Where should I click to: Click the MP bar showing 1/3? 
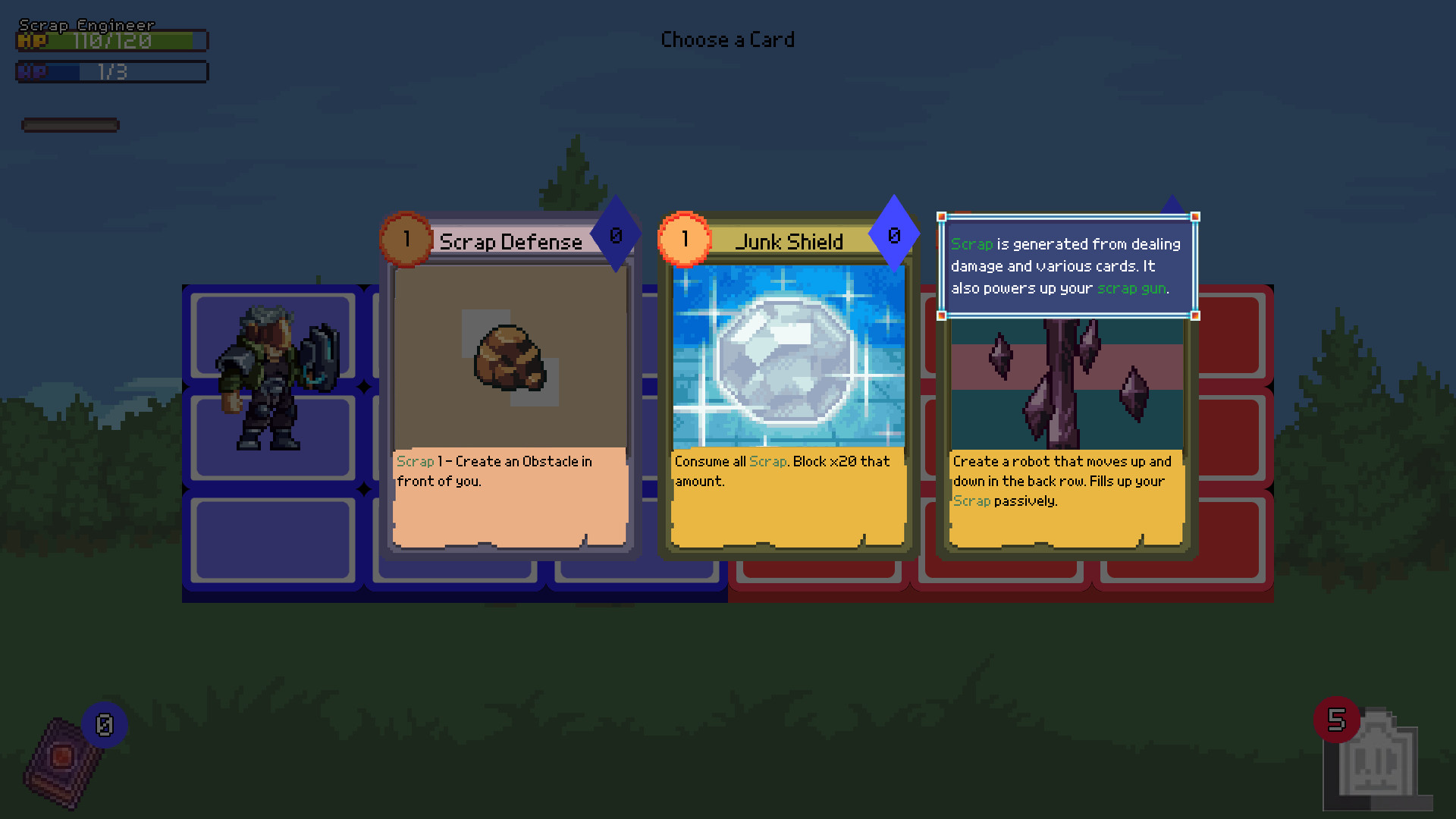coord(111,72)
